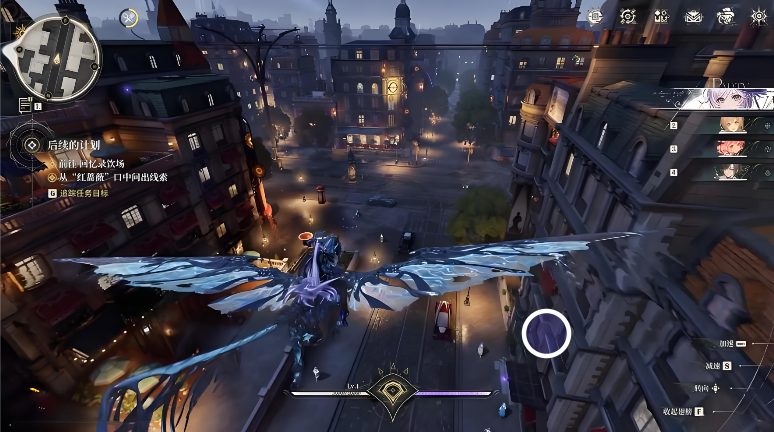
Task: Open the journal icon in the top bar
Action: (x=595, y=16)
